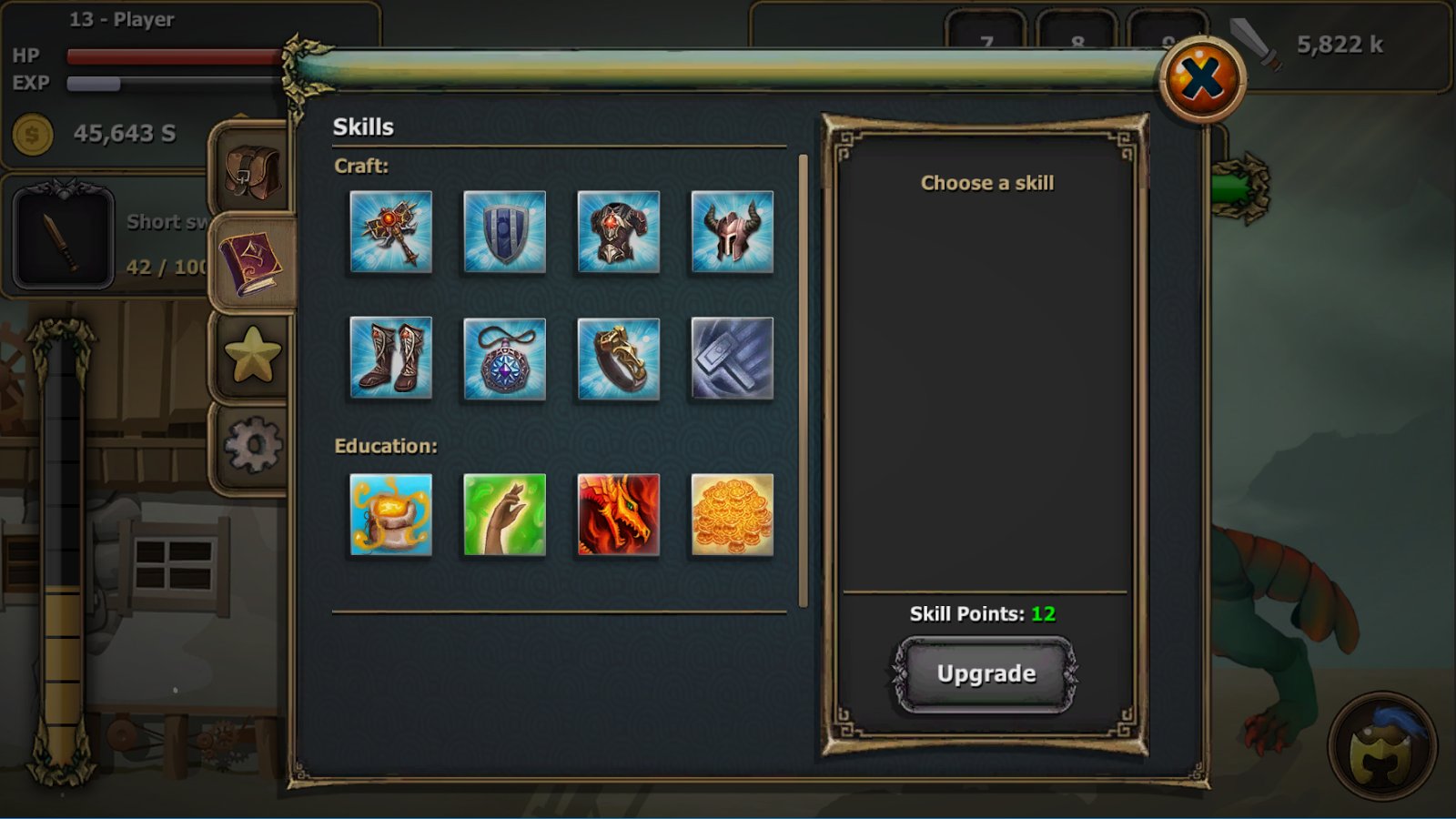The height and width of the screenshot is (819, 1456).
Task: Select the ring crafting skill
Action: click(x=619, y=359)
